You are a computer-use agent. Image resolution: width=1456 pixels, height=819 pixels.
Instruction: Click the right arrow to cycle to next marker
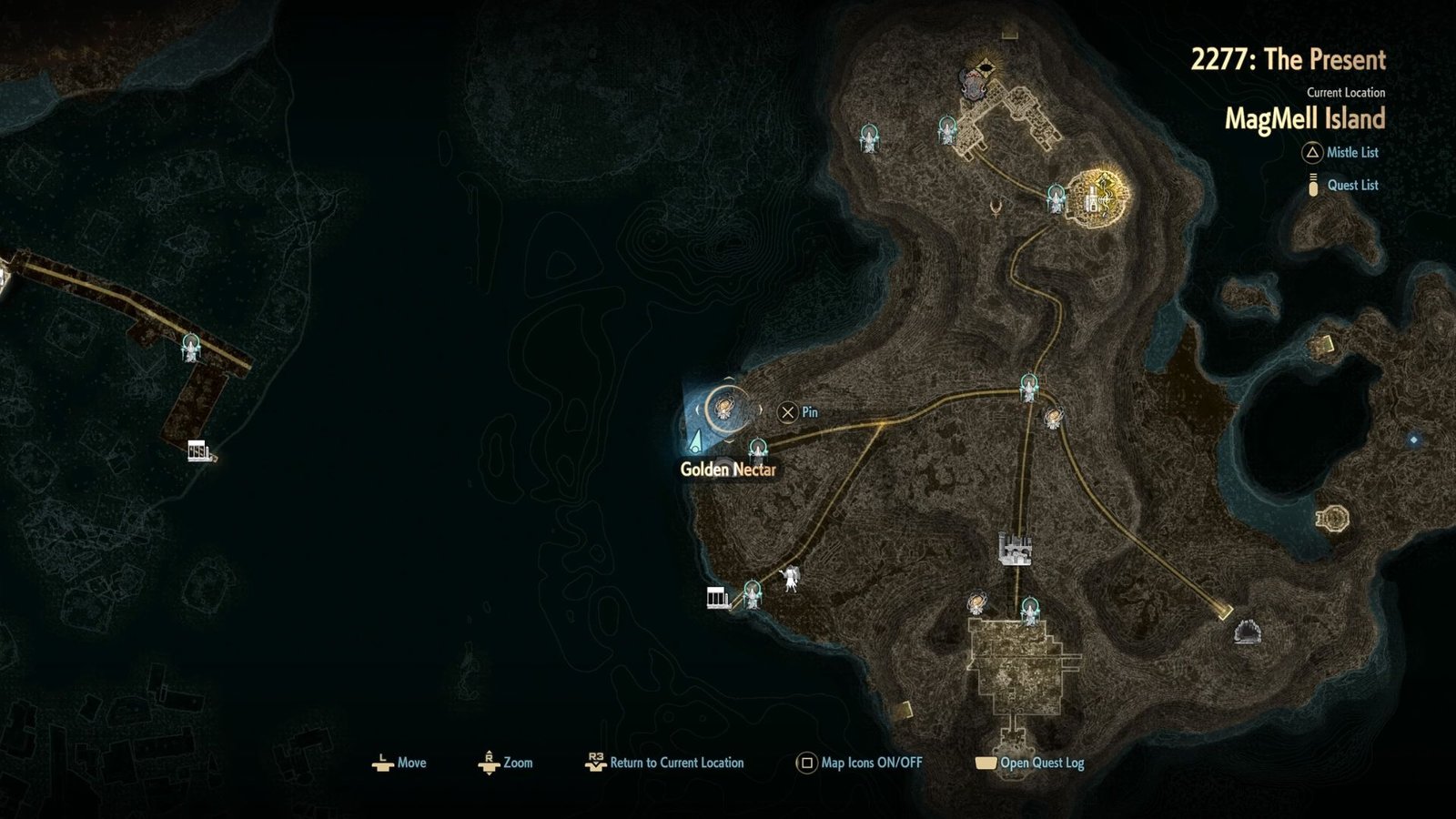click(761, 409)
